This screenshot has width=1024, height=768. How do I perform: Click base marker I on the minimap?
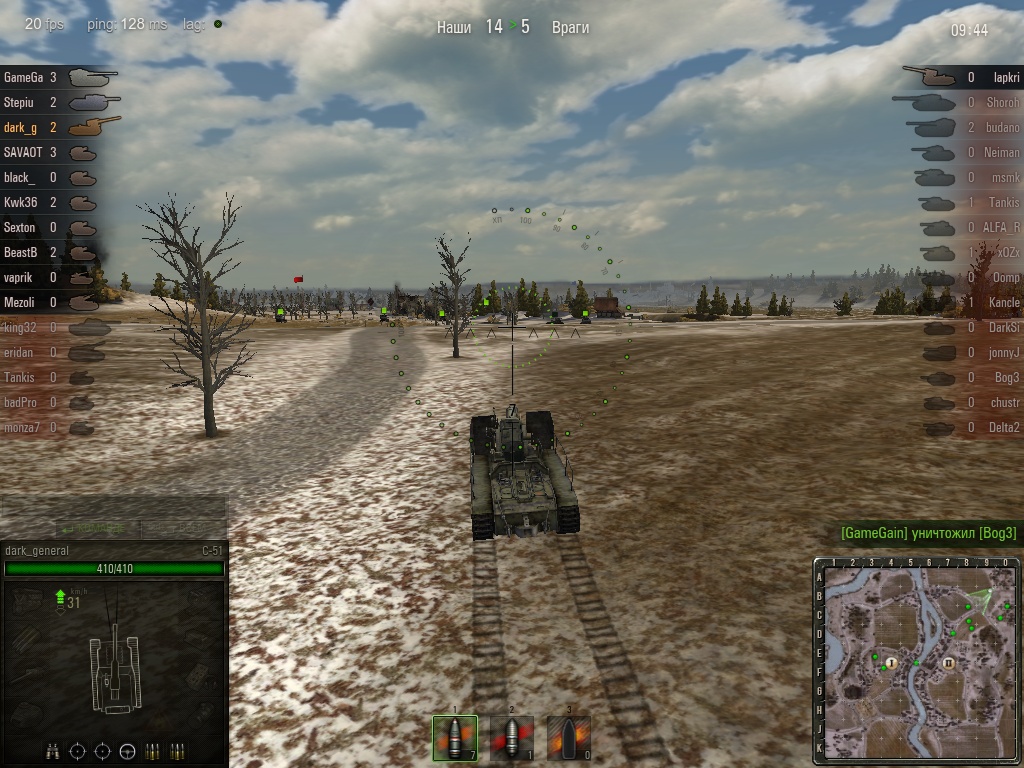tap(891, 663)
